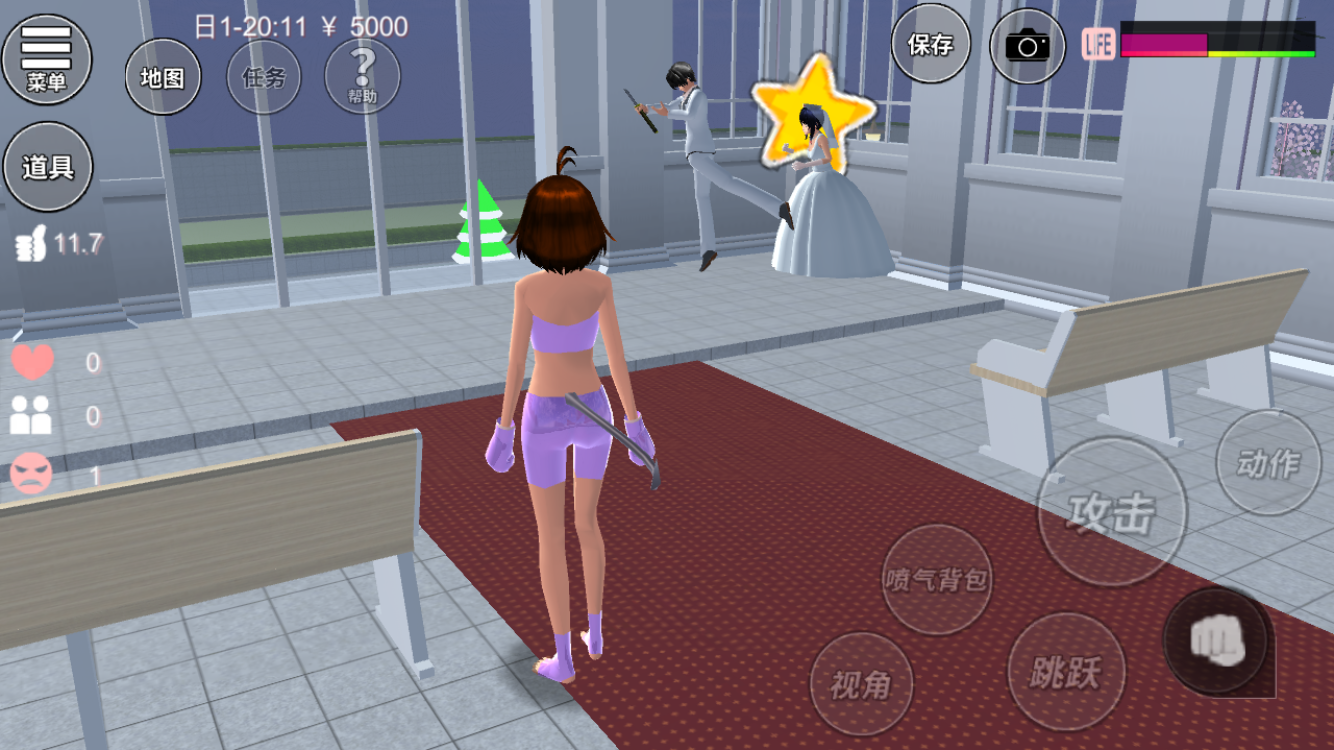The height and width of the screenshot is (750, 1334).
Task: Activate the 喷气背包 jetpack button
Action: point(937,579)
